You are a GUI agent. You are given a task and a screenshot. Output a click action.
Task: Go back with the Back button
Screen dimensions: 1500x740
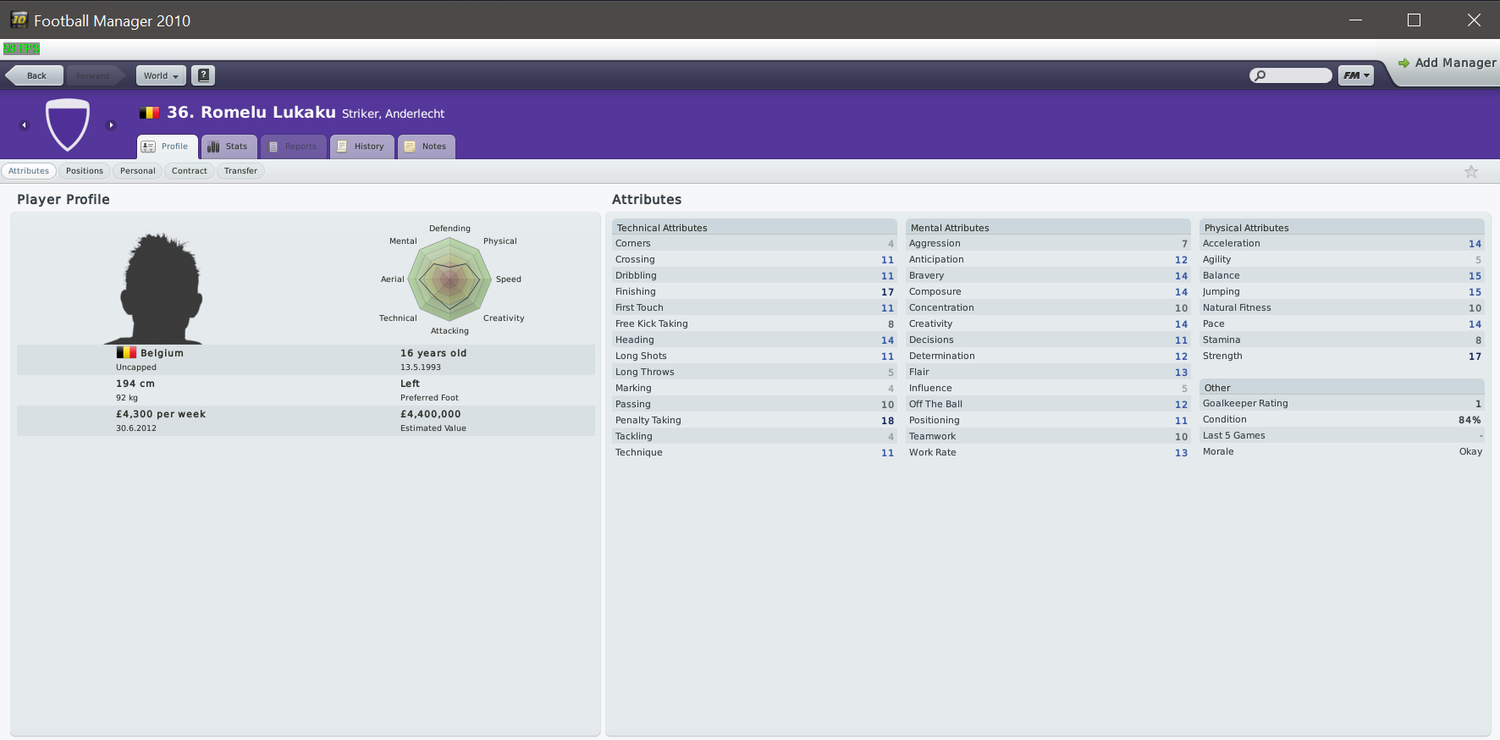(x=35, y=76)
